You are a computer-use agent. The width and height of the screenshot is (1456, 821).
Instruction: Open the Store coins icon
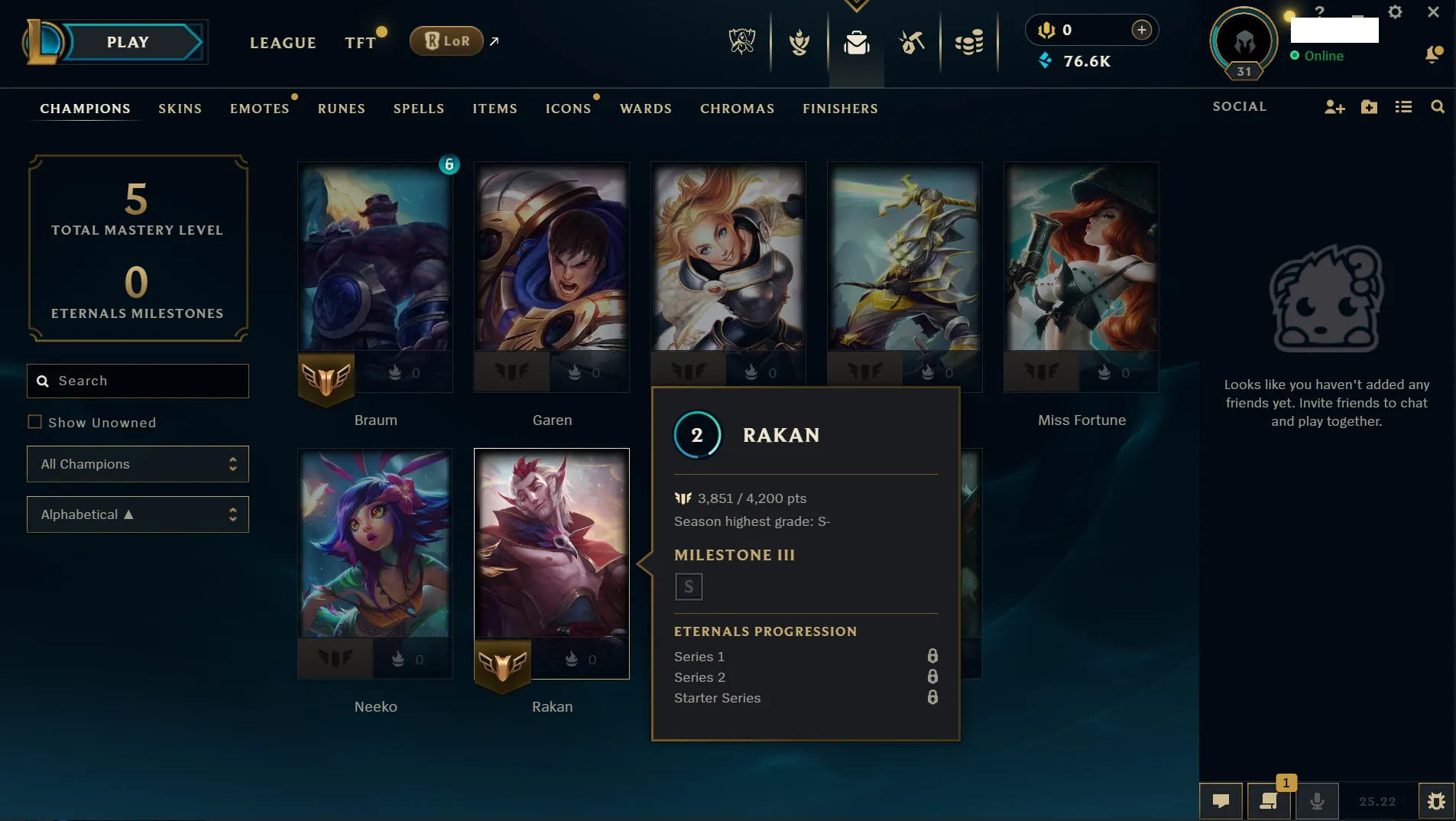969,44
